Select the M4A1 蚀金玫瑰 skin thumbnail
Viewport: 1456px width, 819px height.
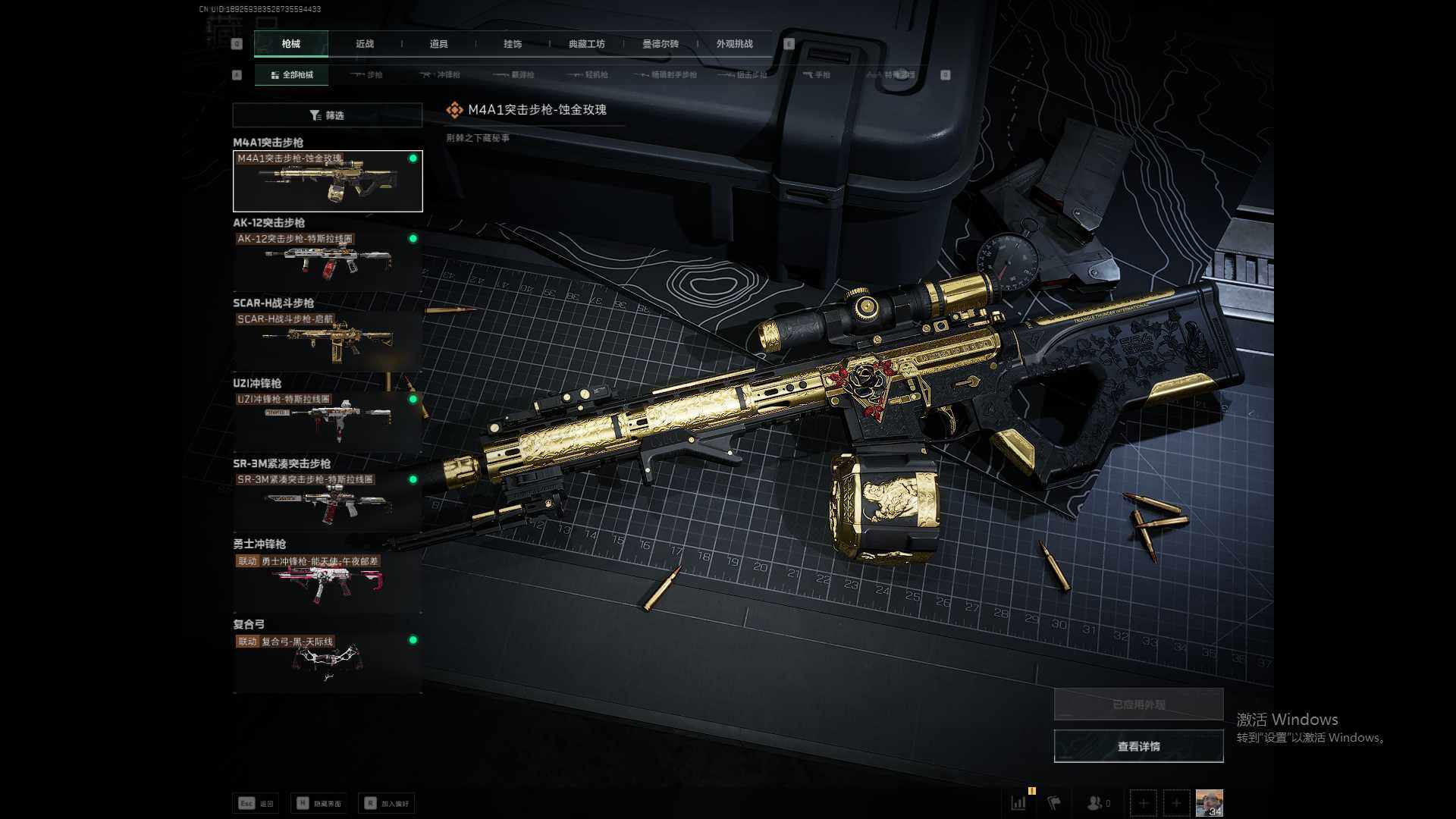click(x=327, y=181)
